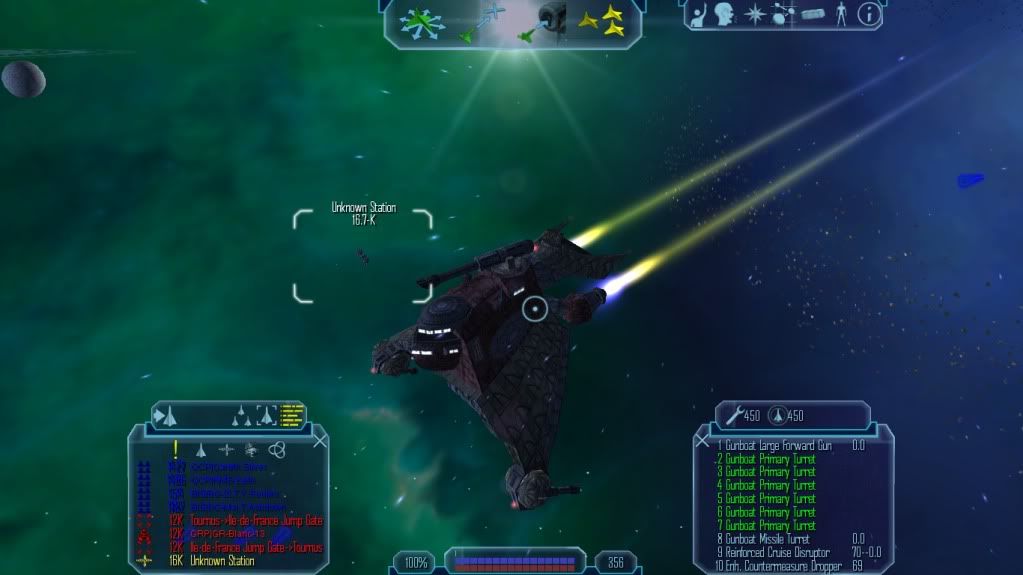1023x575 pixels.
Task: Close the contact list panel
Action: click(320, 440)
